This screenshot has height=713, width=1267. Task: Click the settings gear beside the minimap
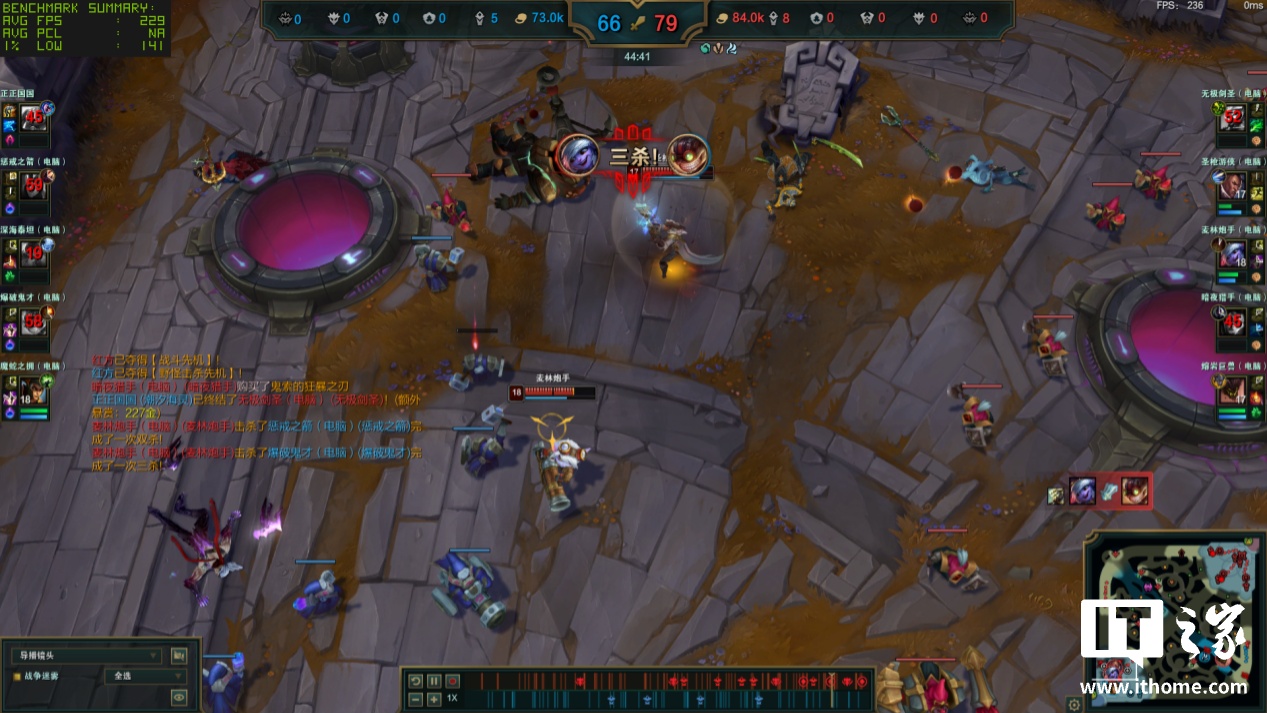1074,704
